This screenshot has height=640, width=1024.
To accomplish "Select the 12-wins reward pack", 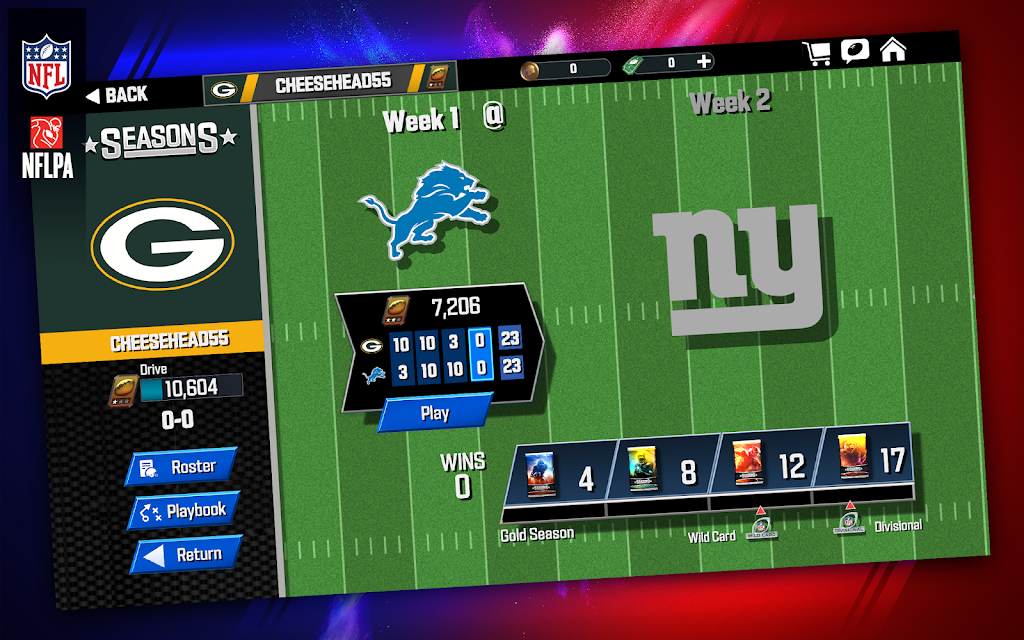I will [768, 465].
